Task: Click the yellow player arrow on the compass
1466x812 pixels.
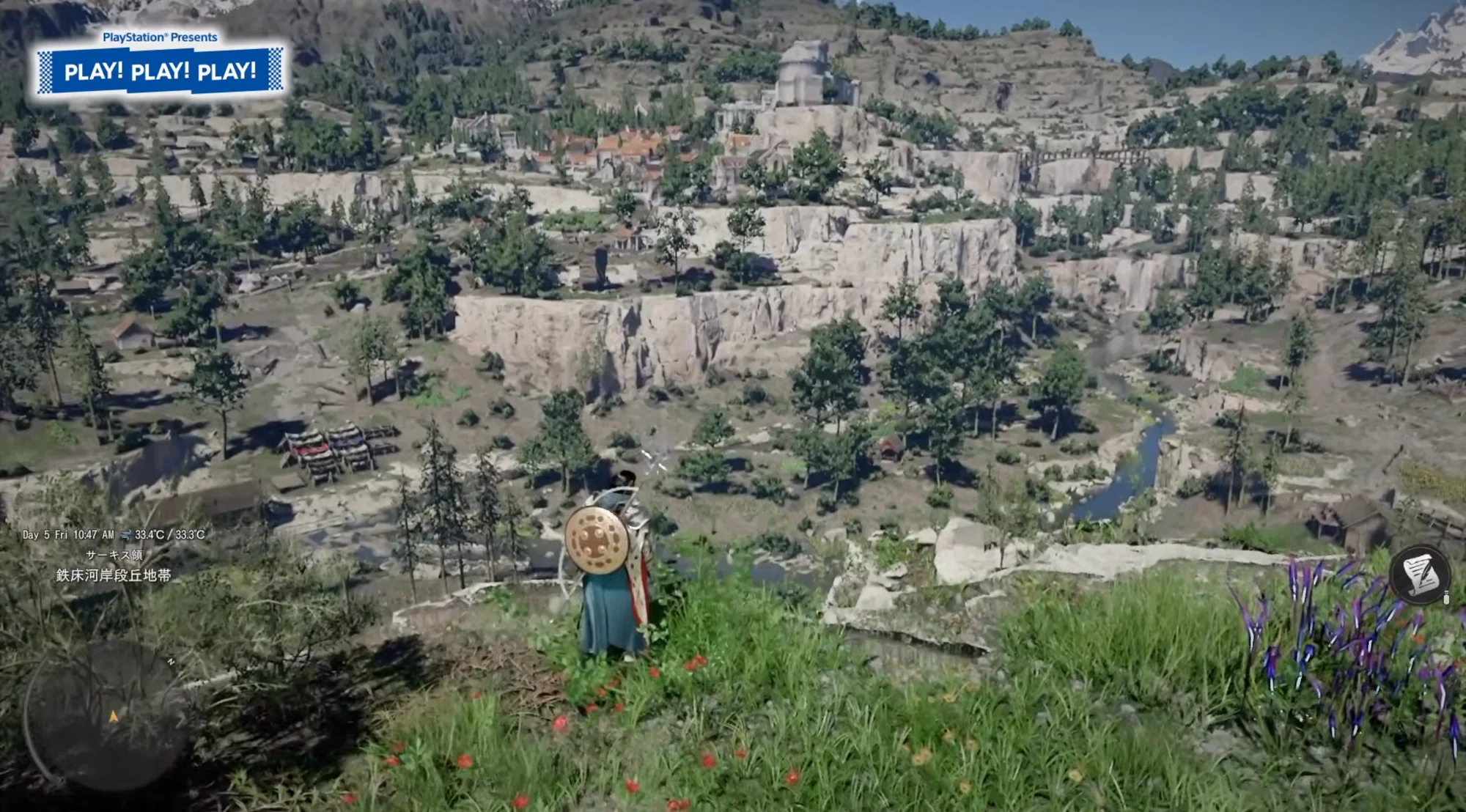Action: tap(114, 716)
